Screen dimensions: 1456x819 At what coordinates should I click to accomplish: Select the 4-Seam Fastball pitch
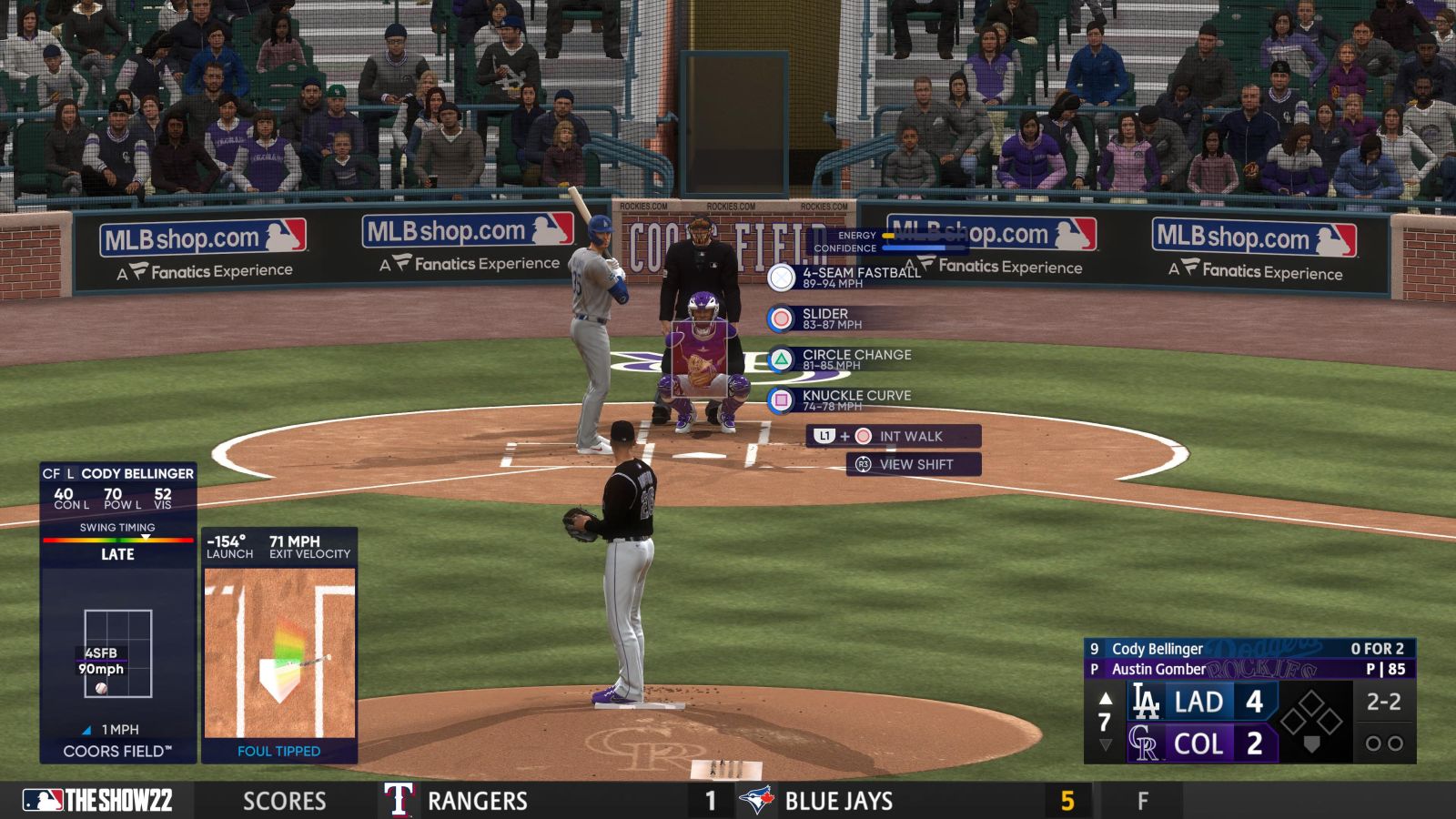[846, 277]
